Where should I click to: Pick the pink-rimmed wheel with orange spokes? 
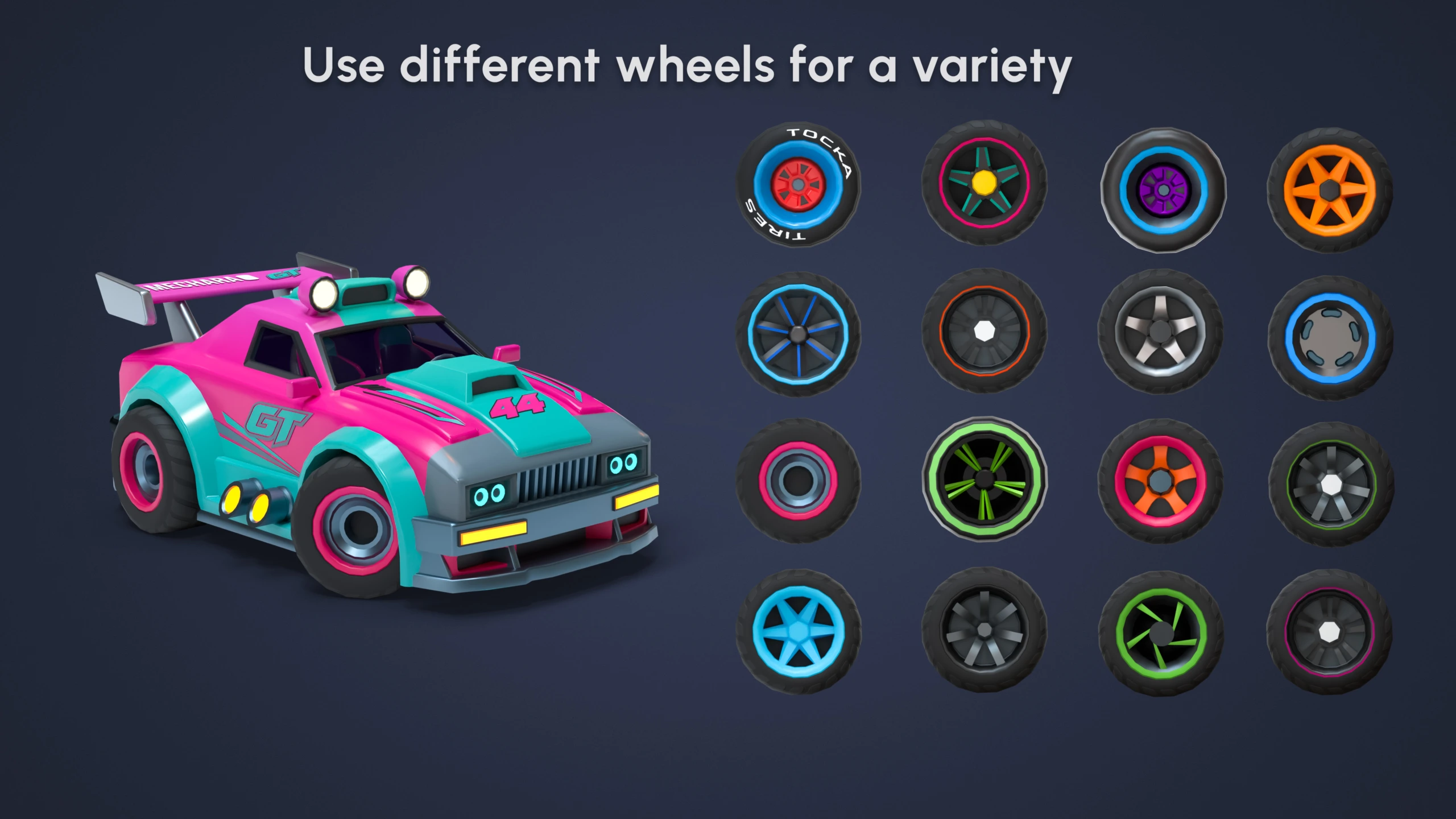pyautogui.click(x=1160, y=481)
